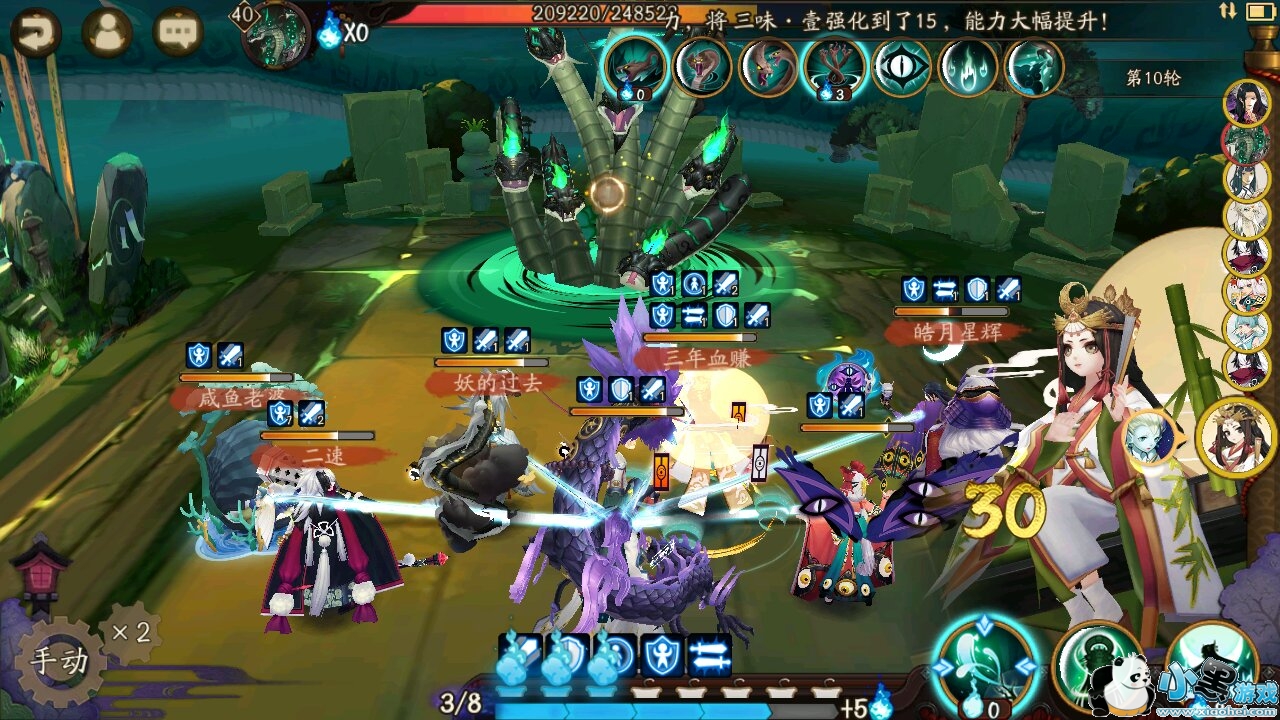This screenshot has width=1280, height=720.
Task: Select the blue-skinned shikigami small portrait
Action: pos(1148,438)
